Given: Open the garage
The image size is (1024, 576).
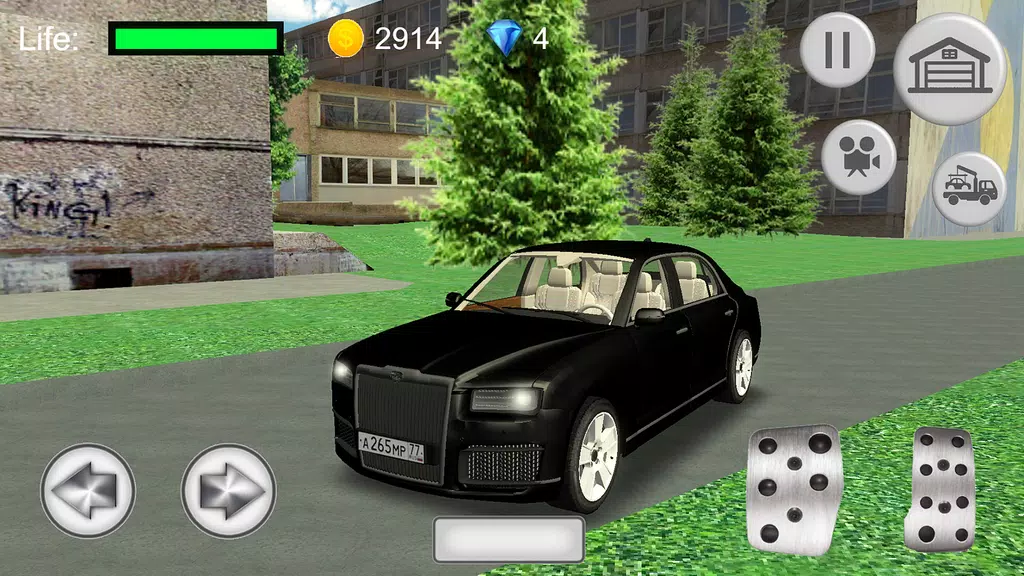Looking at the screenshot, I should pos(949,68).
